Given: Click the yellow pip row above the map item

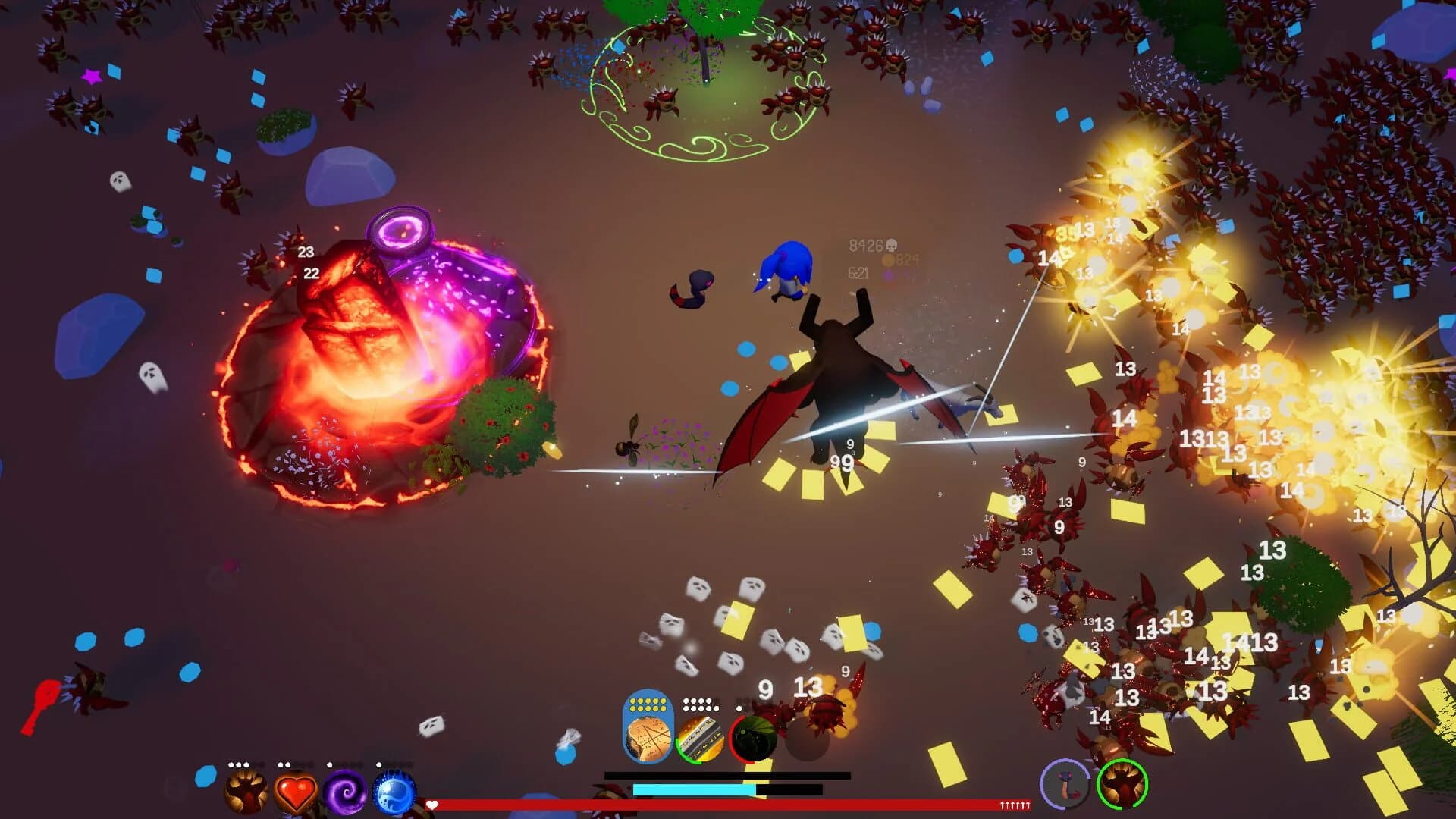Looking at the screenshot, I should 648,704.
